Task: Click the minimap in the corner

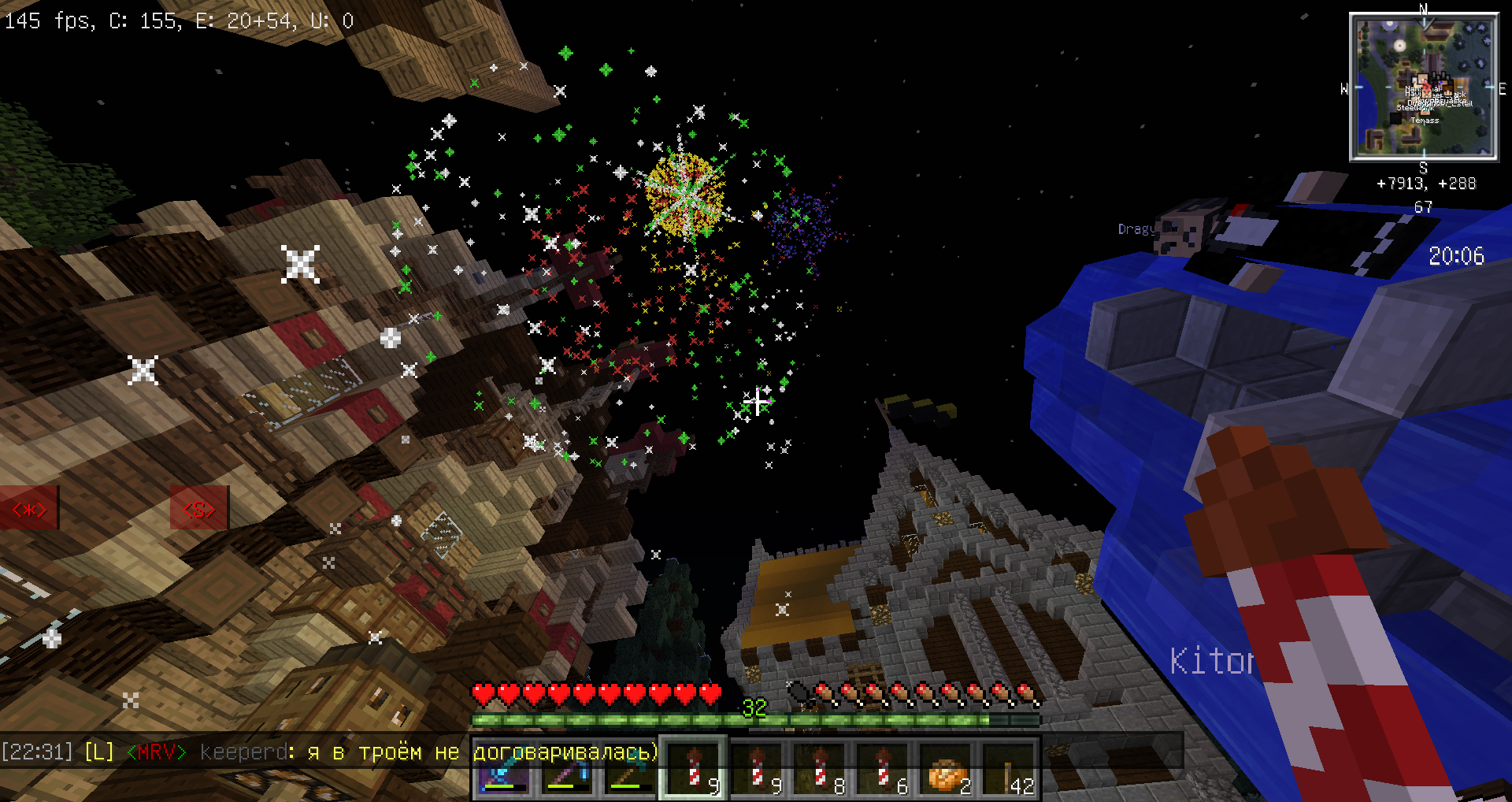Action: coord(1424,87)
